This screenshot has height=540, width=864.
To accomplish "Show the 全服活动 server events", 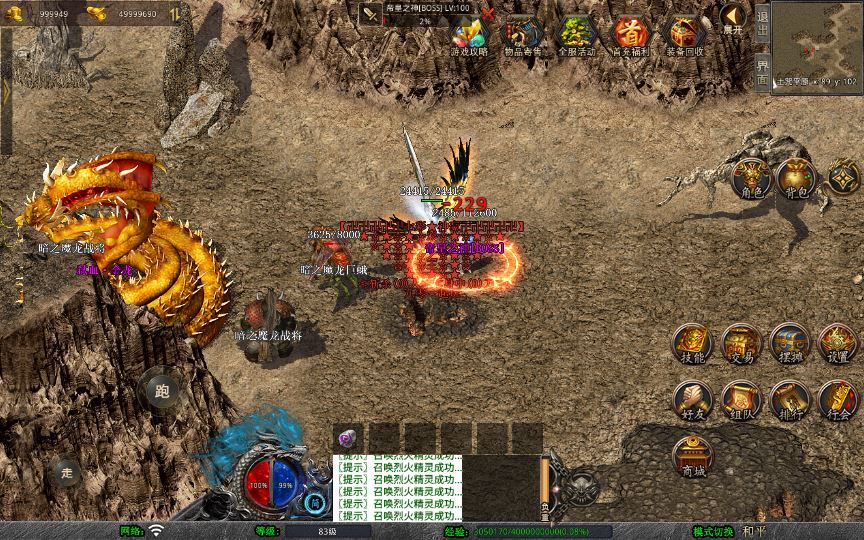I will (578, 34).
